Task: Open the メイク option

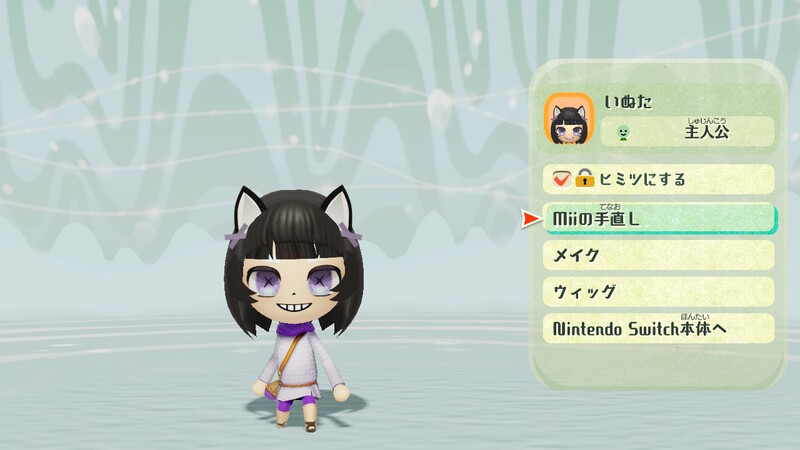Action: [x=658, y=255]
